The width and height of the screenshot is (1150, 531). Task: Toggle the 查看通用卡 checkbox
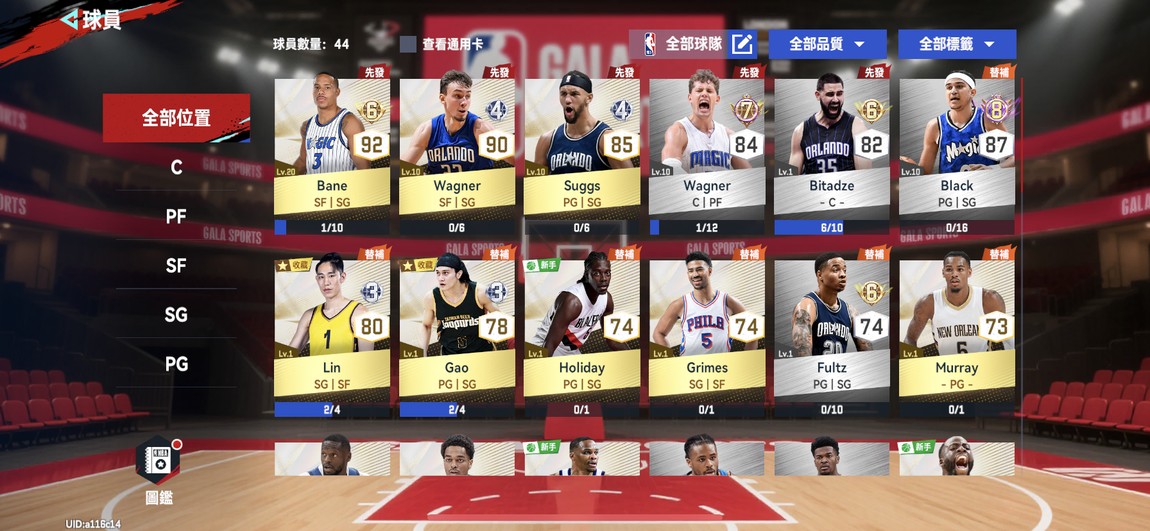(408, 44)
